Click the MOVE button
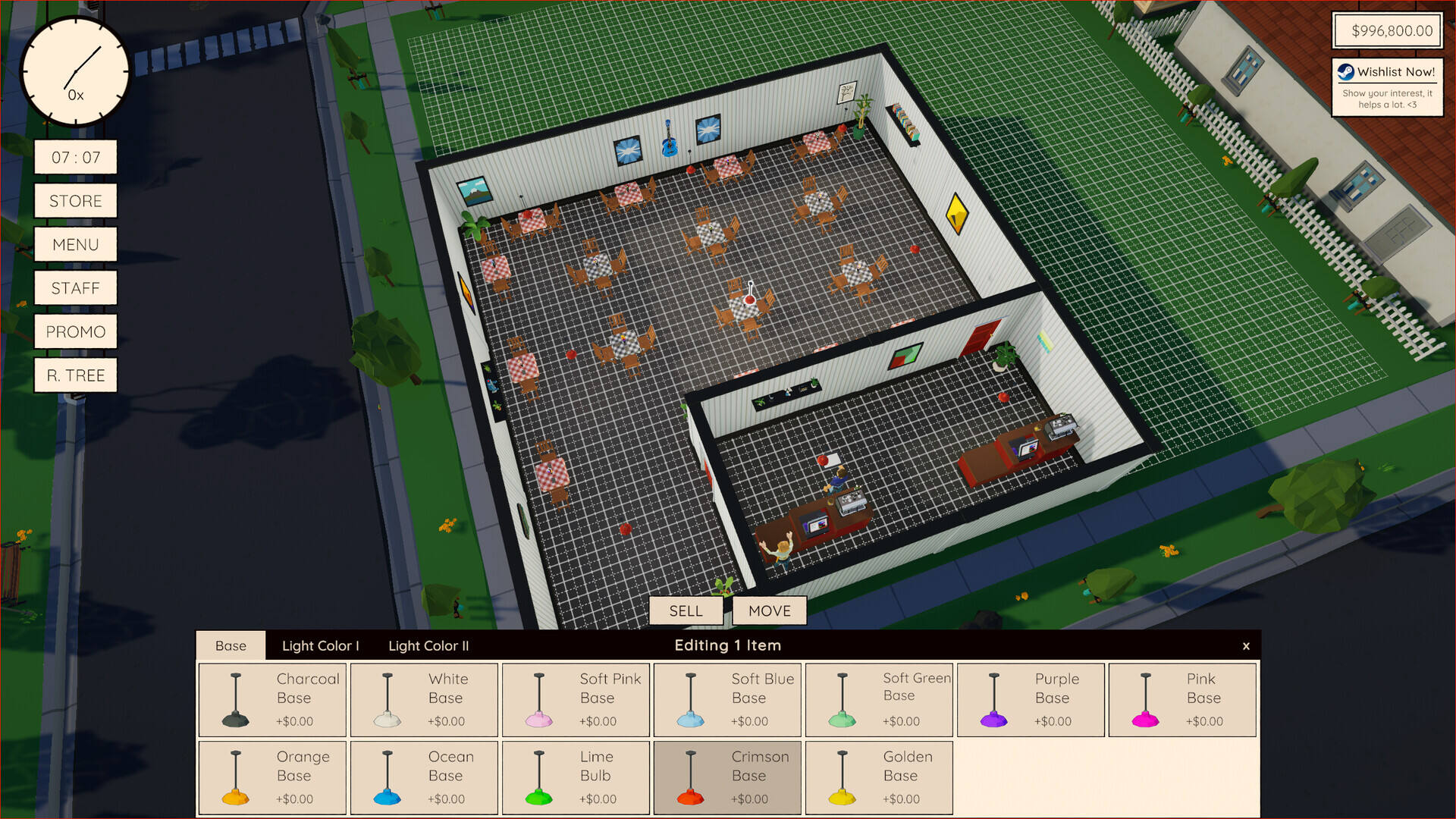This screenshot has width=1456, height=819. pyautogui.click(x=769, y=610)
